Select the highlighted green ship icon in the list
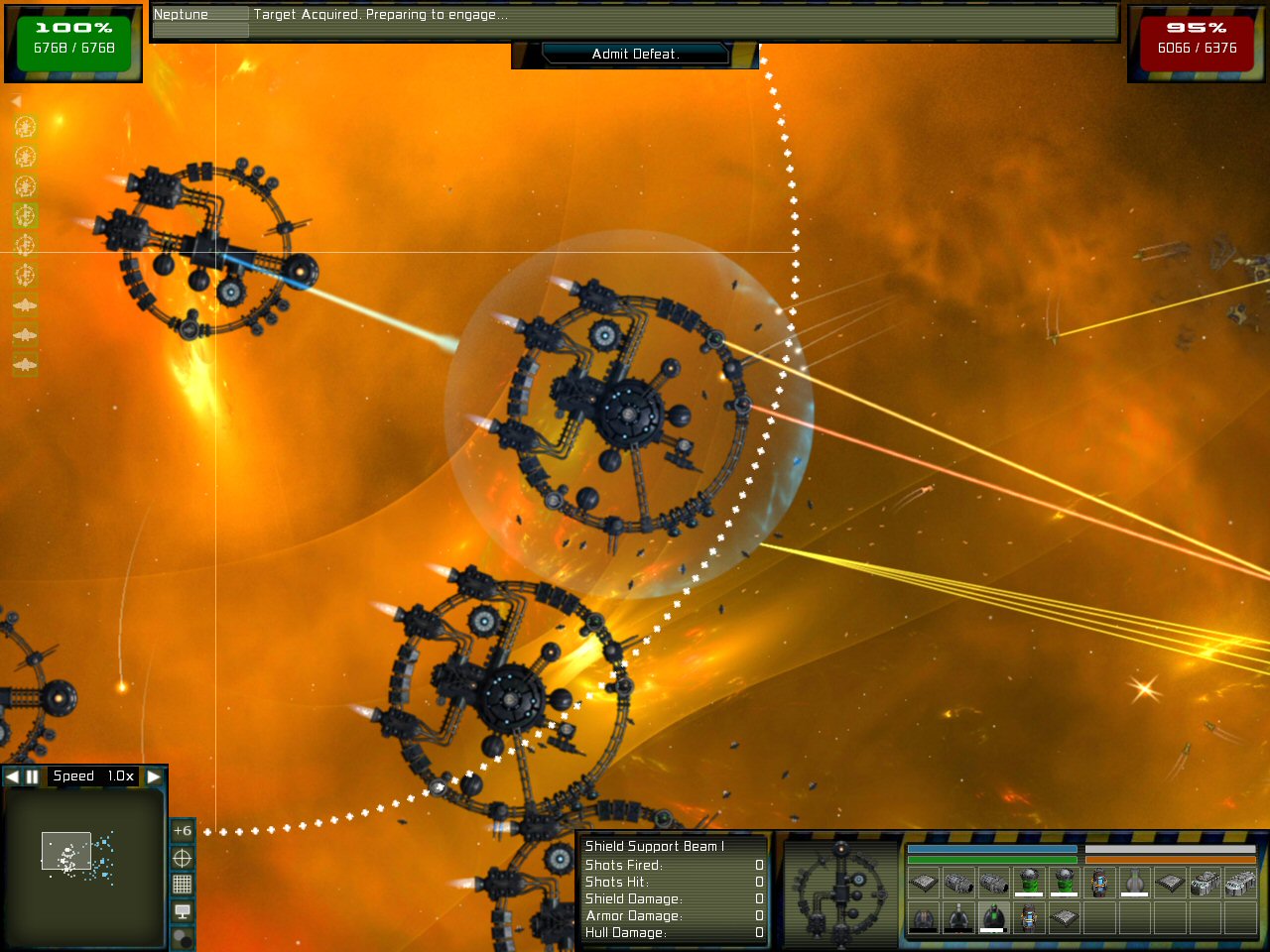Screen dimensions: 1270x952 tap(25, 215)
